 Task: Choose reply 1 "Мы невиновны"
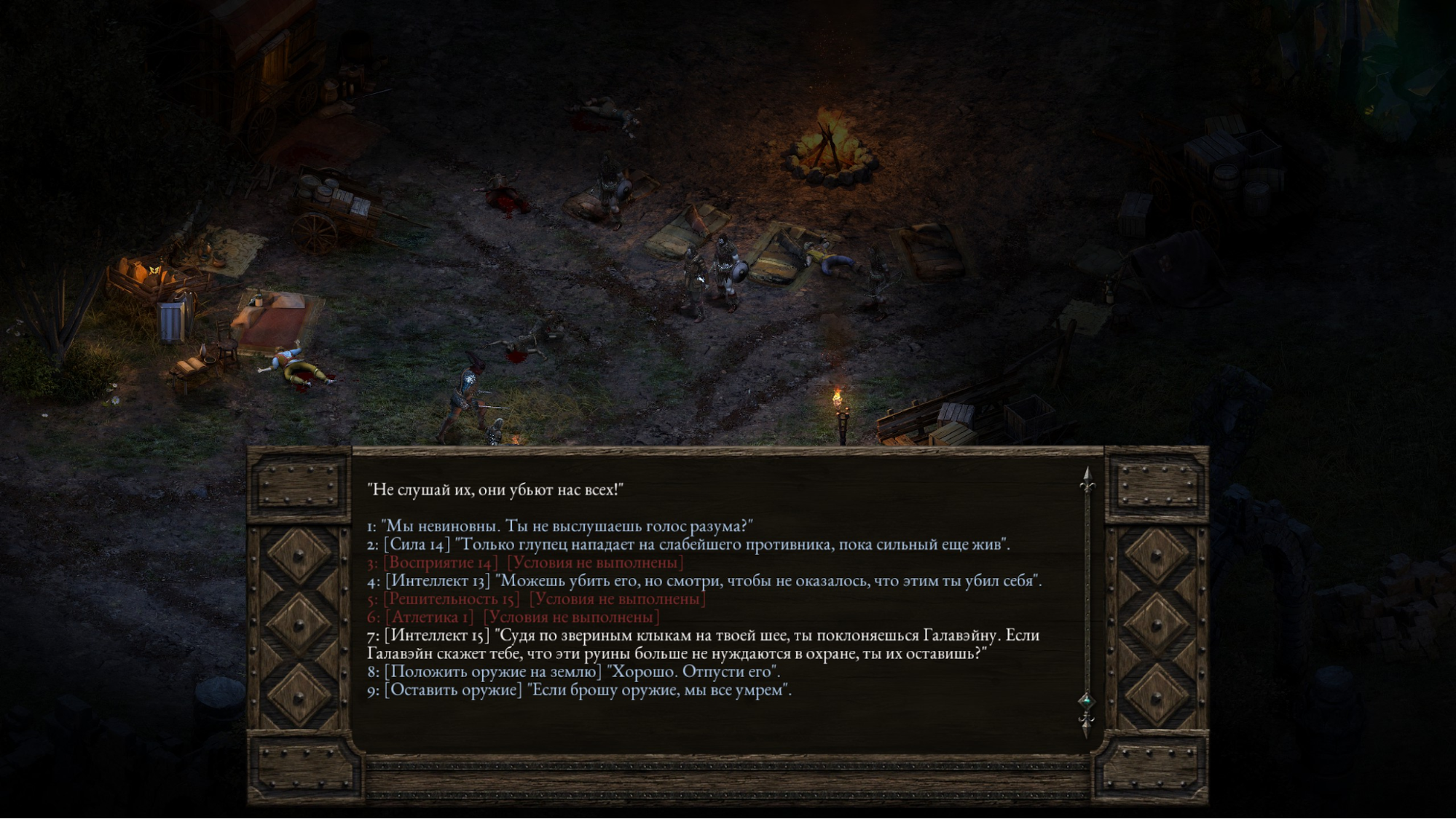559,526
